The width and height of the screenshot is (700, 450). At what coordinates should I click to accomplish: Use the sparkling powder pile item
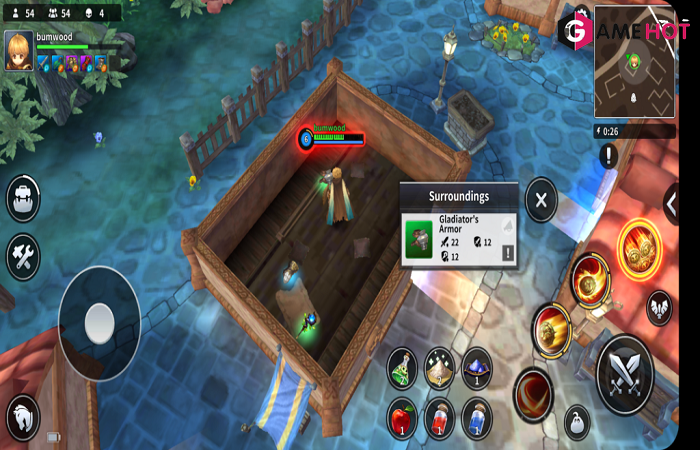click(439, 367)
